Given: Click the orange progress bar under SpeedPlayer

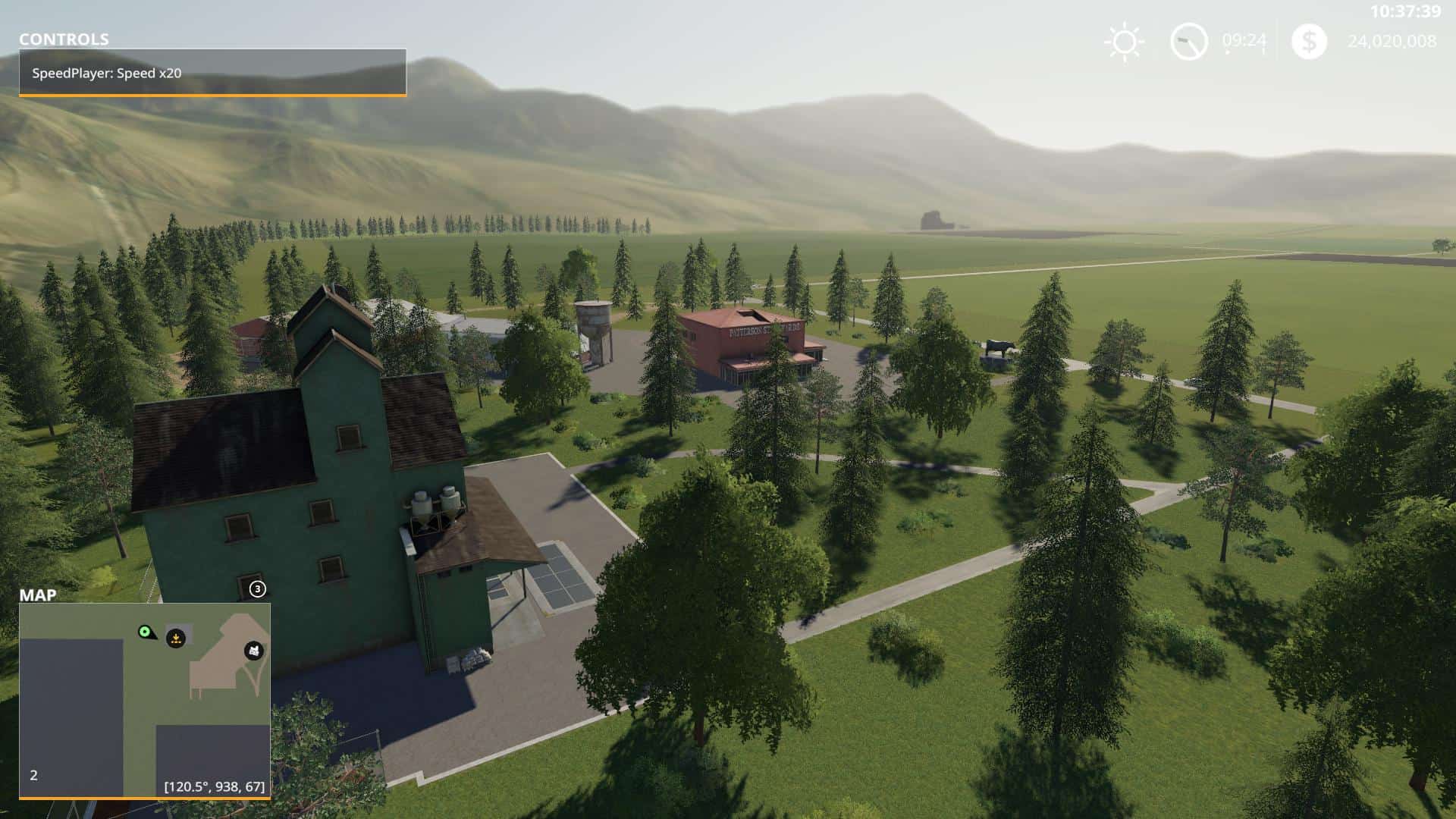Looking at the screenshot, I should tap(212, 95).
